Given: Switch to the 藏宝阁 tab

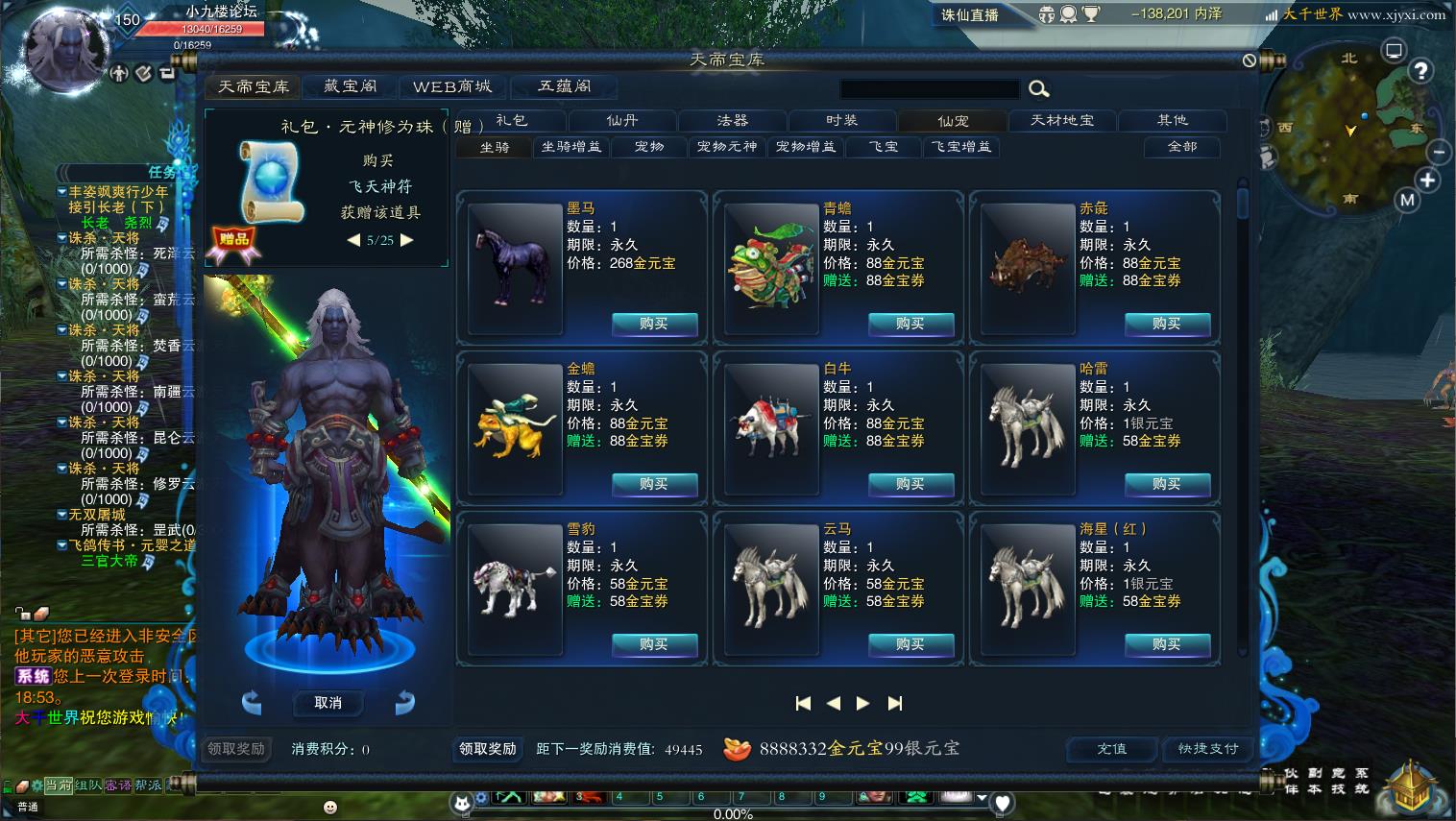Looking at the screenshot, I should point(350,86).
